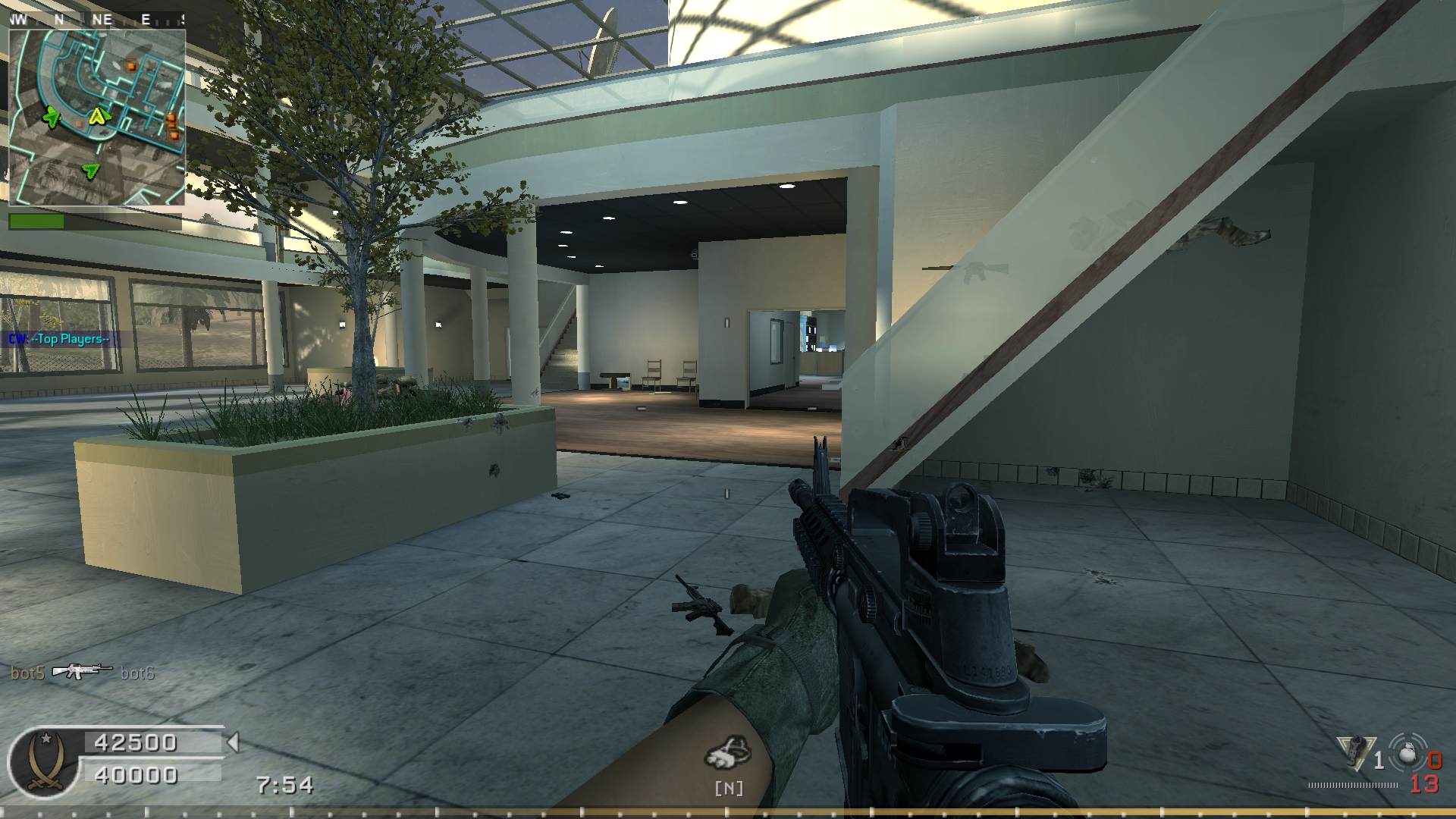
Task: Click the frag grenade icon
Action: click(1408, 754)
